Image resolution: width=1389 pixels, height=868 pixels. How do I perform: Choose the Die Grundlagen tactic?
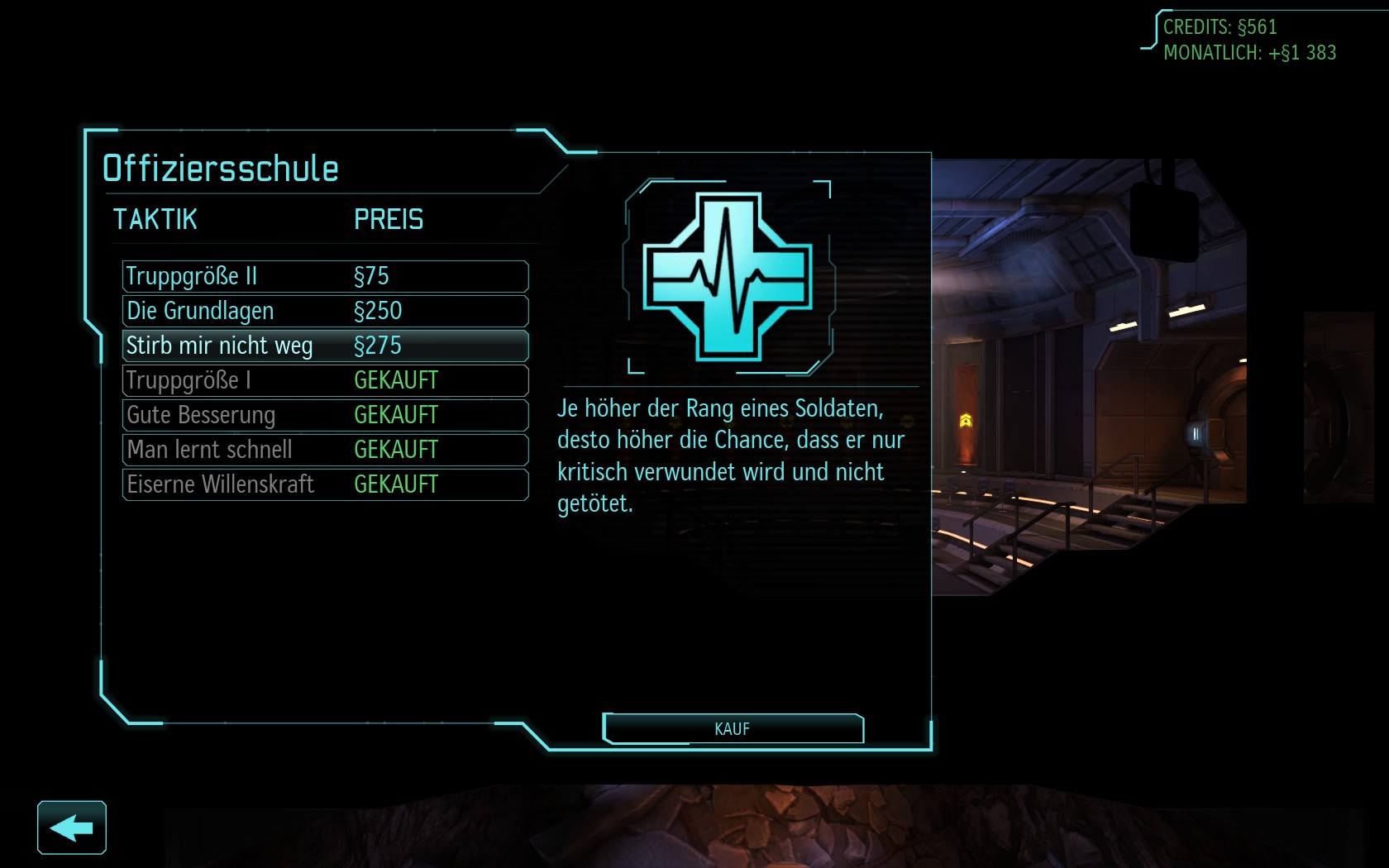click(325, 311)
